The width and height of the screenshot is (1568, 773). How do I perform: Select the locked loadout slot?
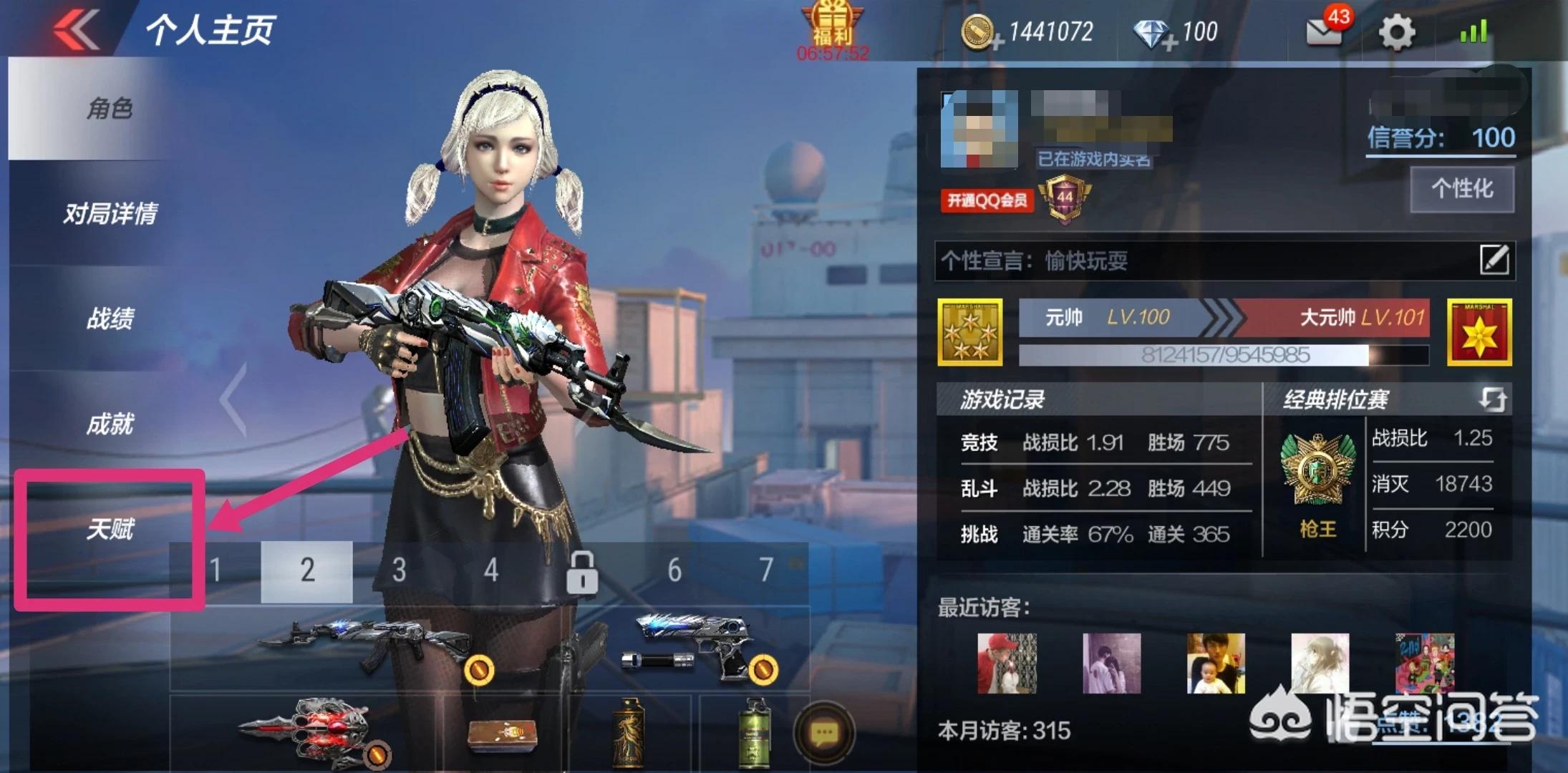pos(582,572)
